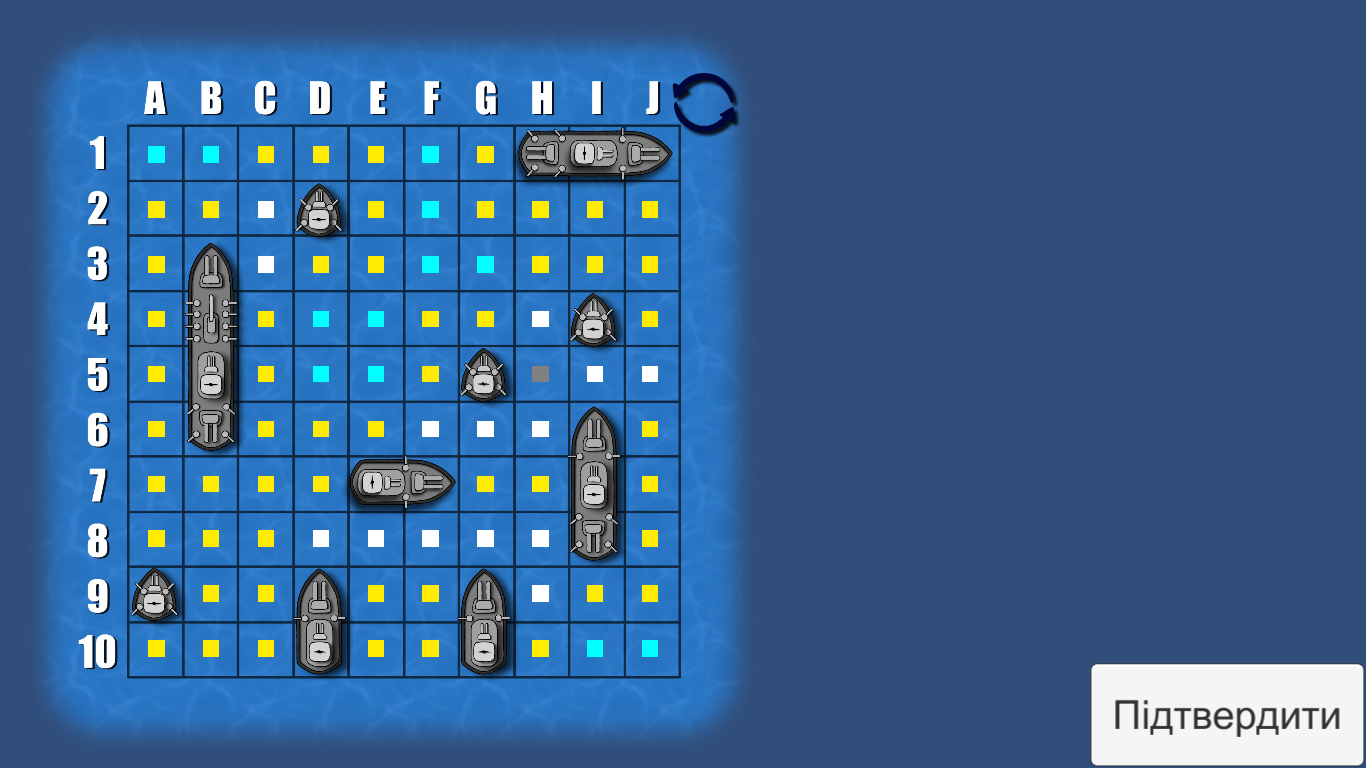Select the two-cell ship at D9-D10
The image size is (1366, 768).
pos(320,620)
